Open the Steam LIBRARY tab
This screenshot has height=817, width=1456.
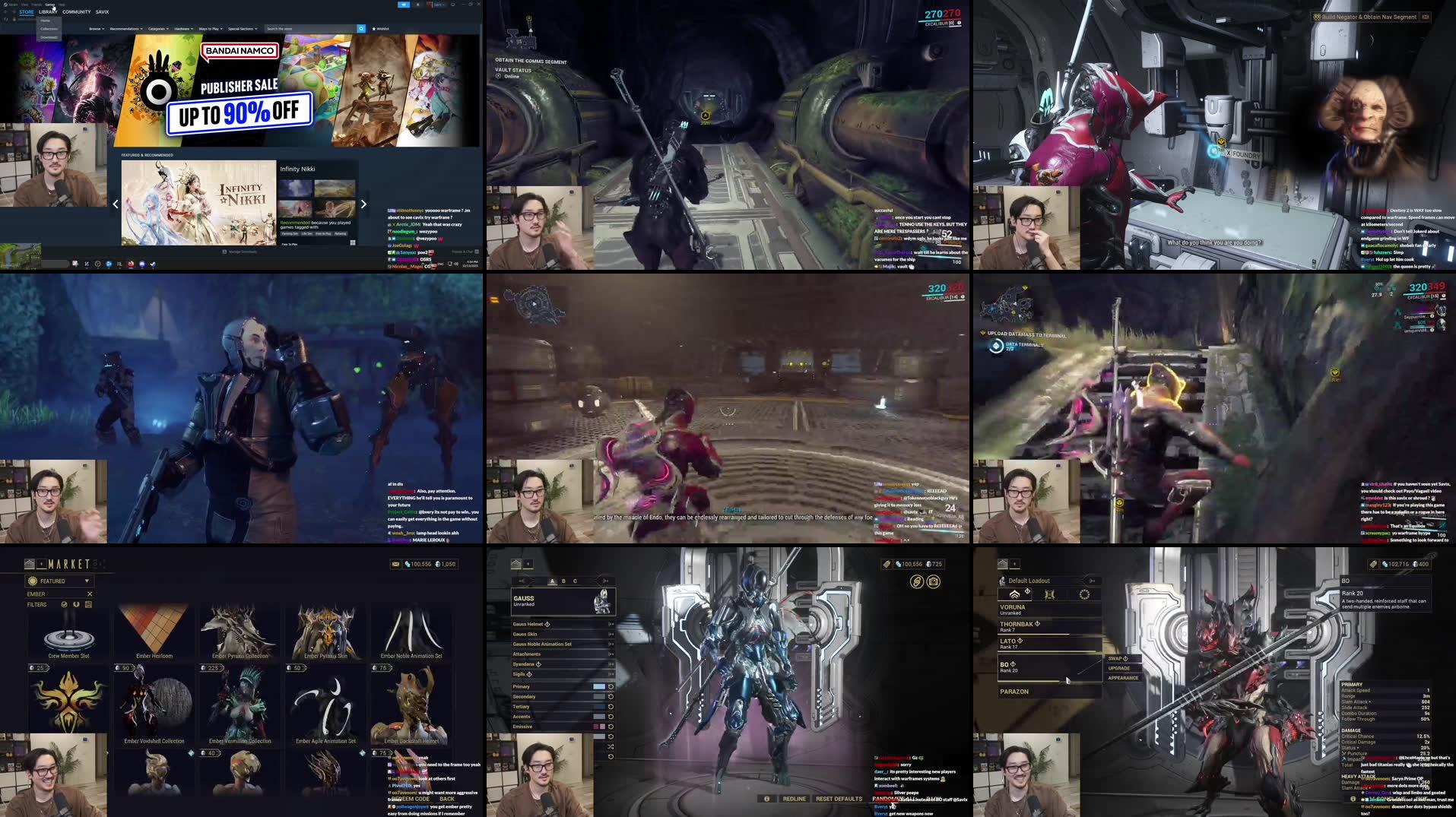tap(48, 12)
